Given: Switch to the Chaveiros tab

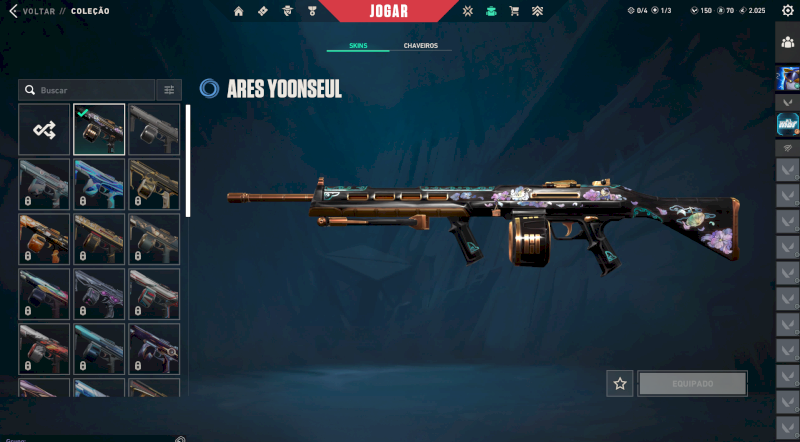Looking at the screenshot, I should click(x=421, y=46).
